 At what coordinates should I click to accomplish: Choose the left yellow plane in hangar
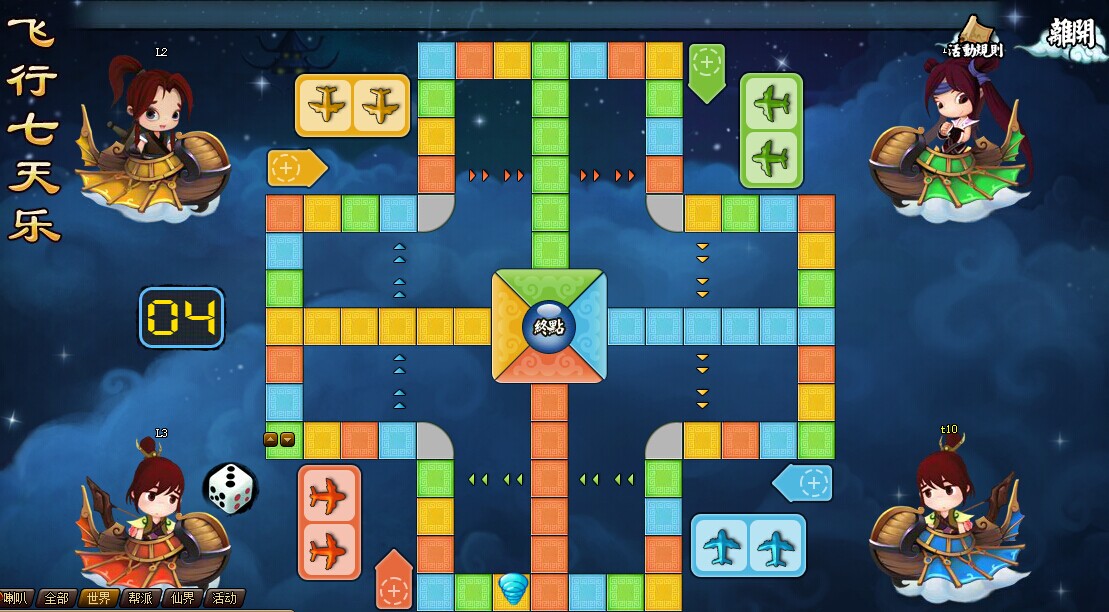325,105
